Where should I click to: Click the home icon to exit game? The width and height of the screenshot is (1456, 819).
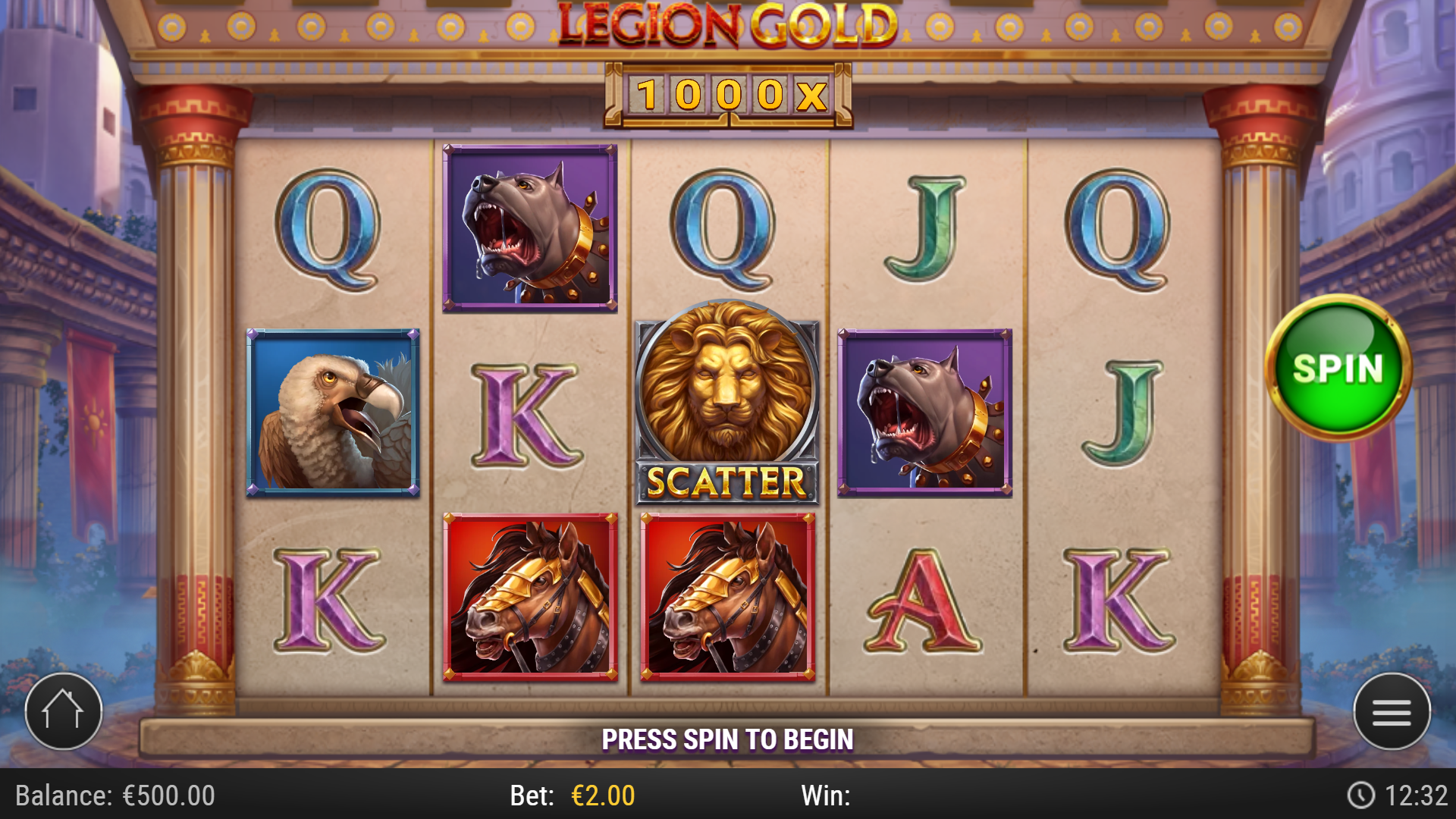pos(64,711)
